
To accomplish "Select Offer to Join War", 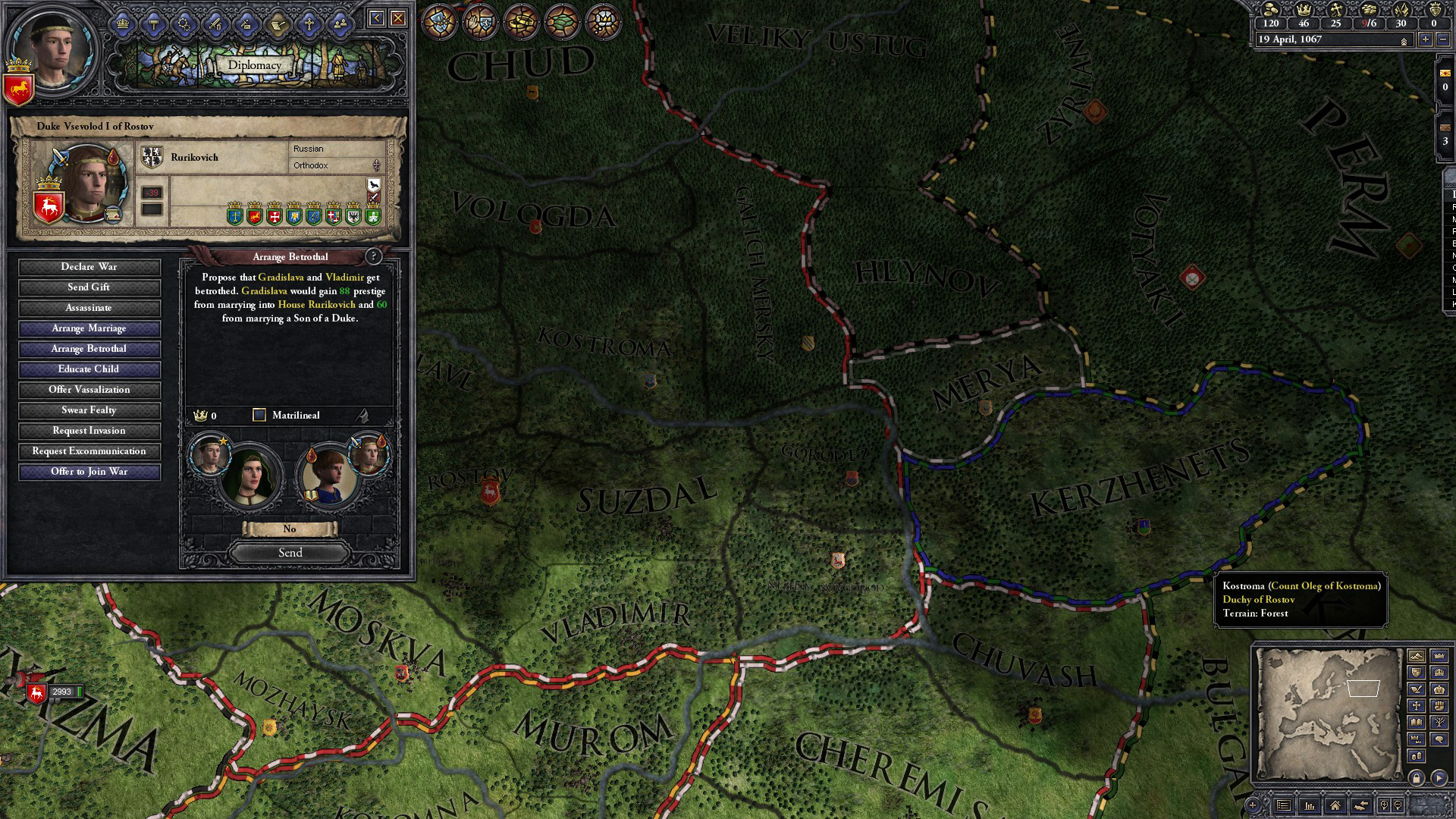I will pyautogui.click(x=89, y=472).
